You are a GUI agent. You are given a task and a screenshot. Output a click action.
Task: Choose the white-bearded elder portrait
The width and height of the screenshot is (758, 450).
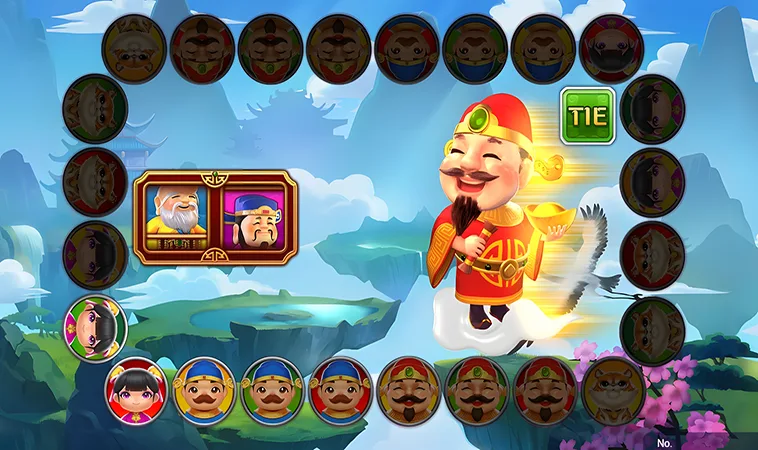(x=178, y=216)
